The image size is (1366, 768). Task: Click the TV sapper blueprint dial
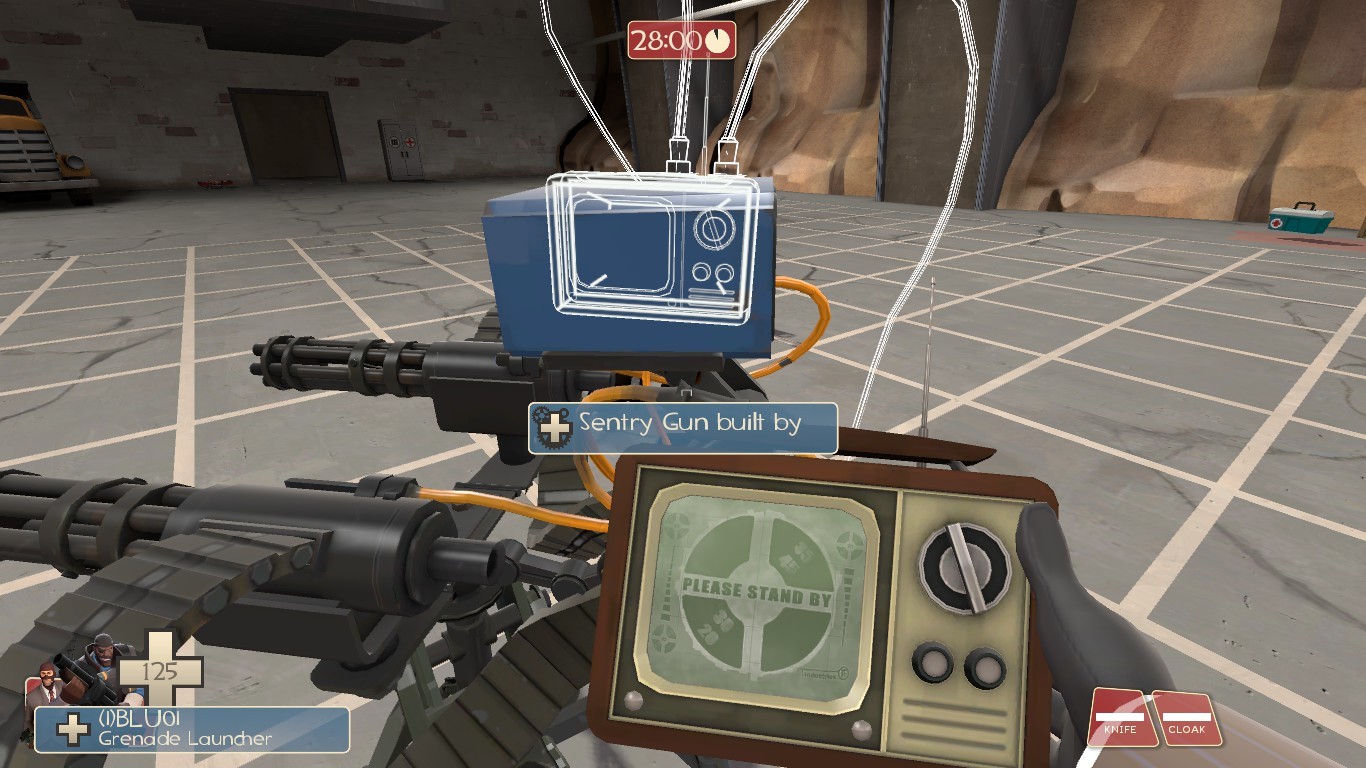click(x=716, y=230)
